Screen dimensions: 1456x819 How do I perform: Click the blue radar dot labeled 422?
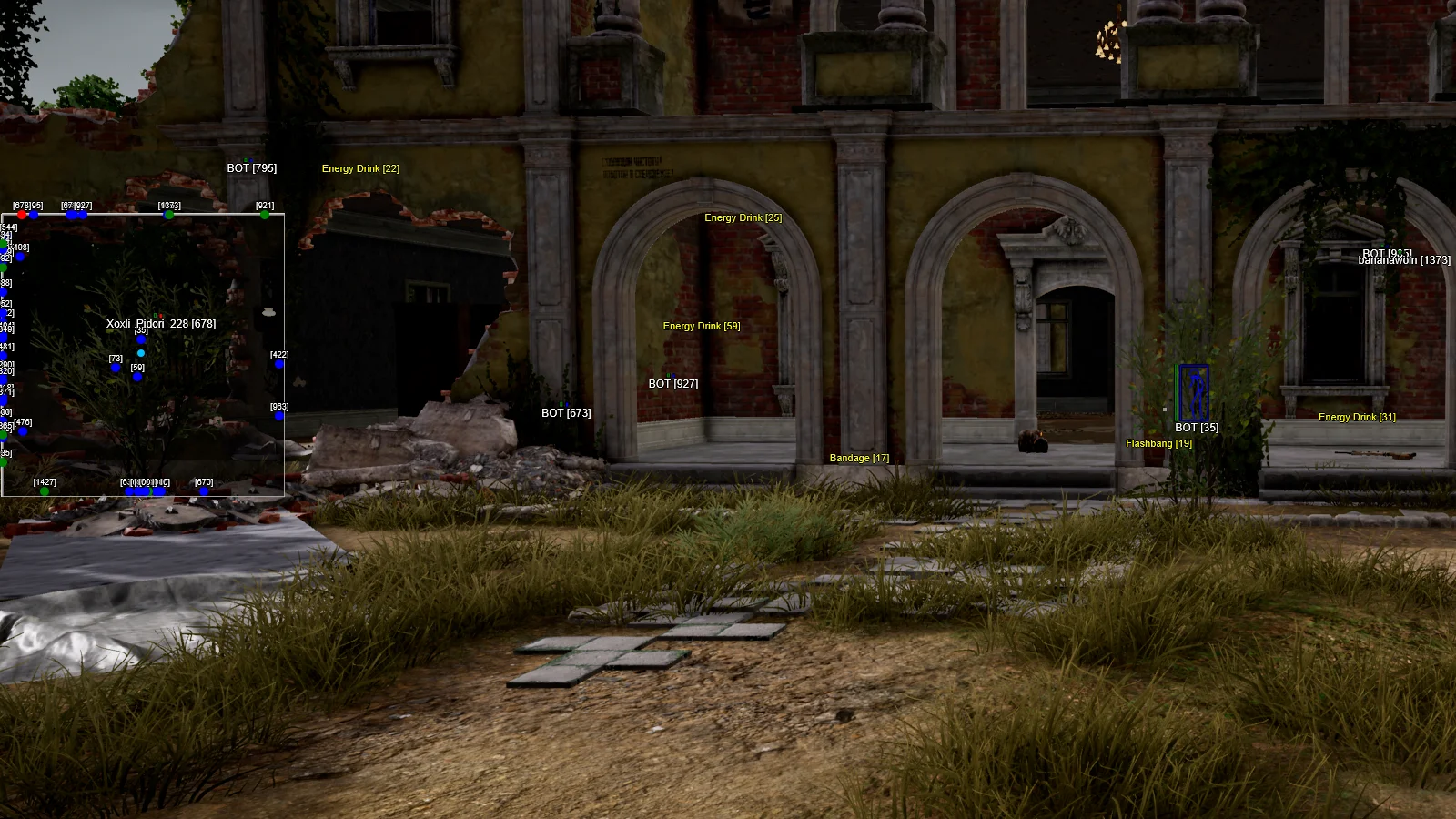279,364
